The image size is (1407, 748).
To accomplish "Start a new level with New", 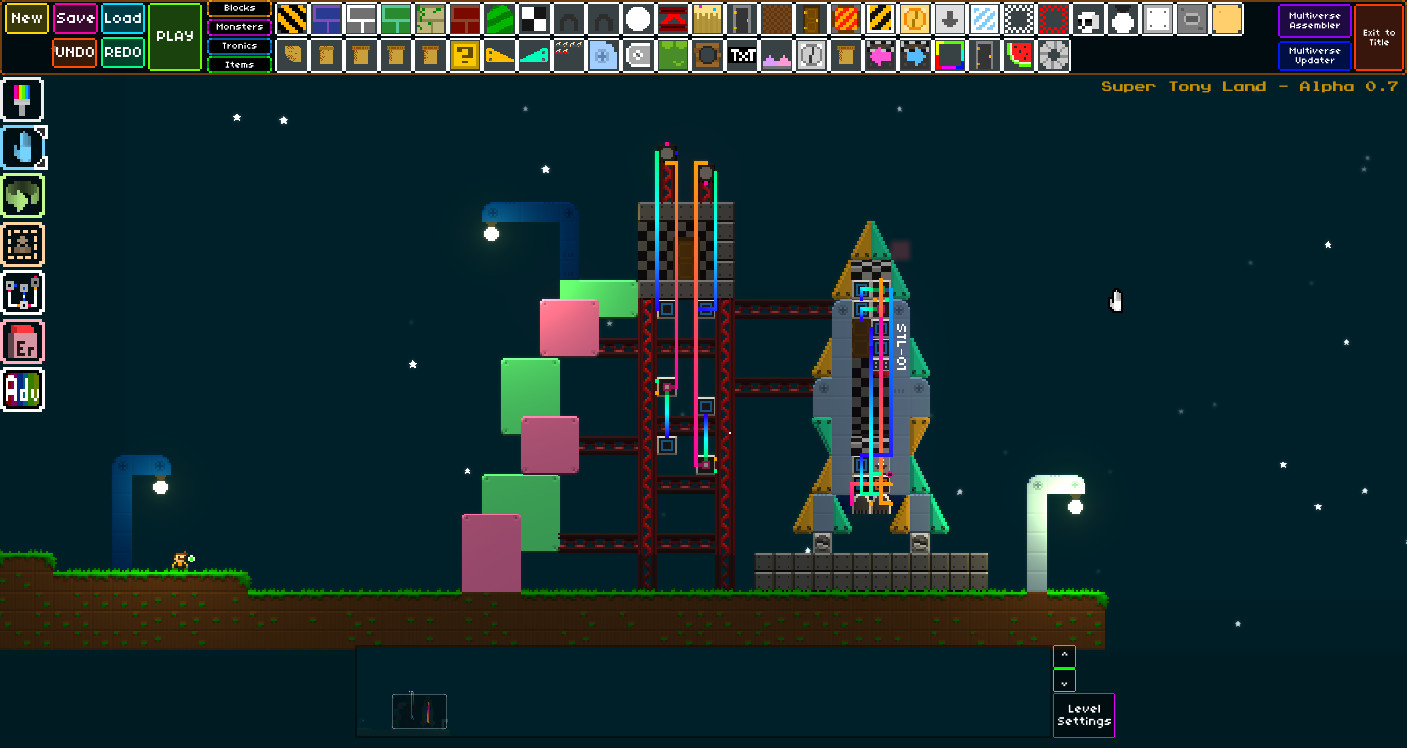I will point(27,18).
